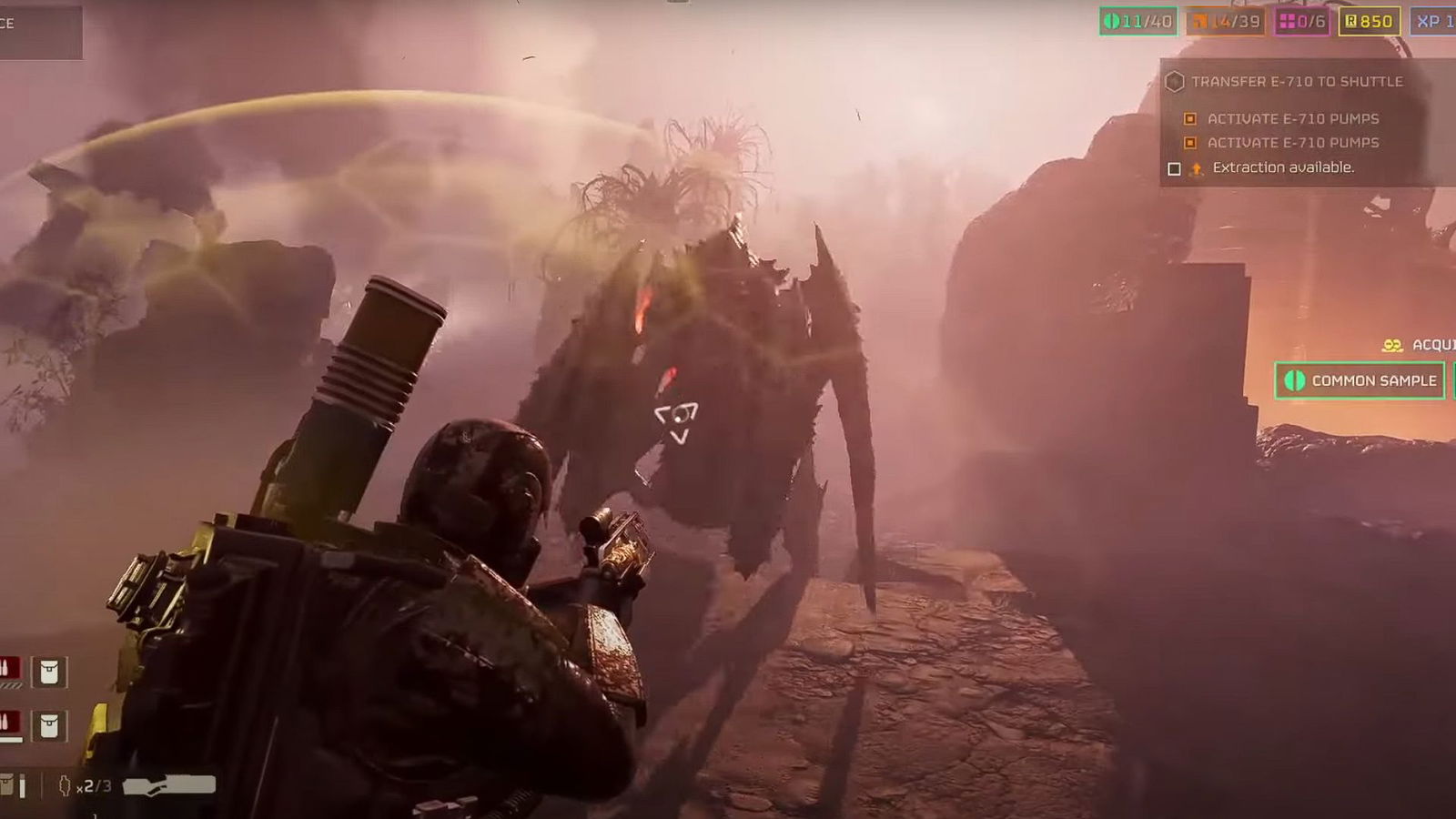This screenshot has height=819, width=1456.
Task: Click the supply pack icon in the top loadout slot
Action: [x=48, y=671]
